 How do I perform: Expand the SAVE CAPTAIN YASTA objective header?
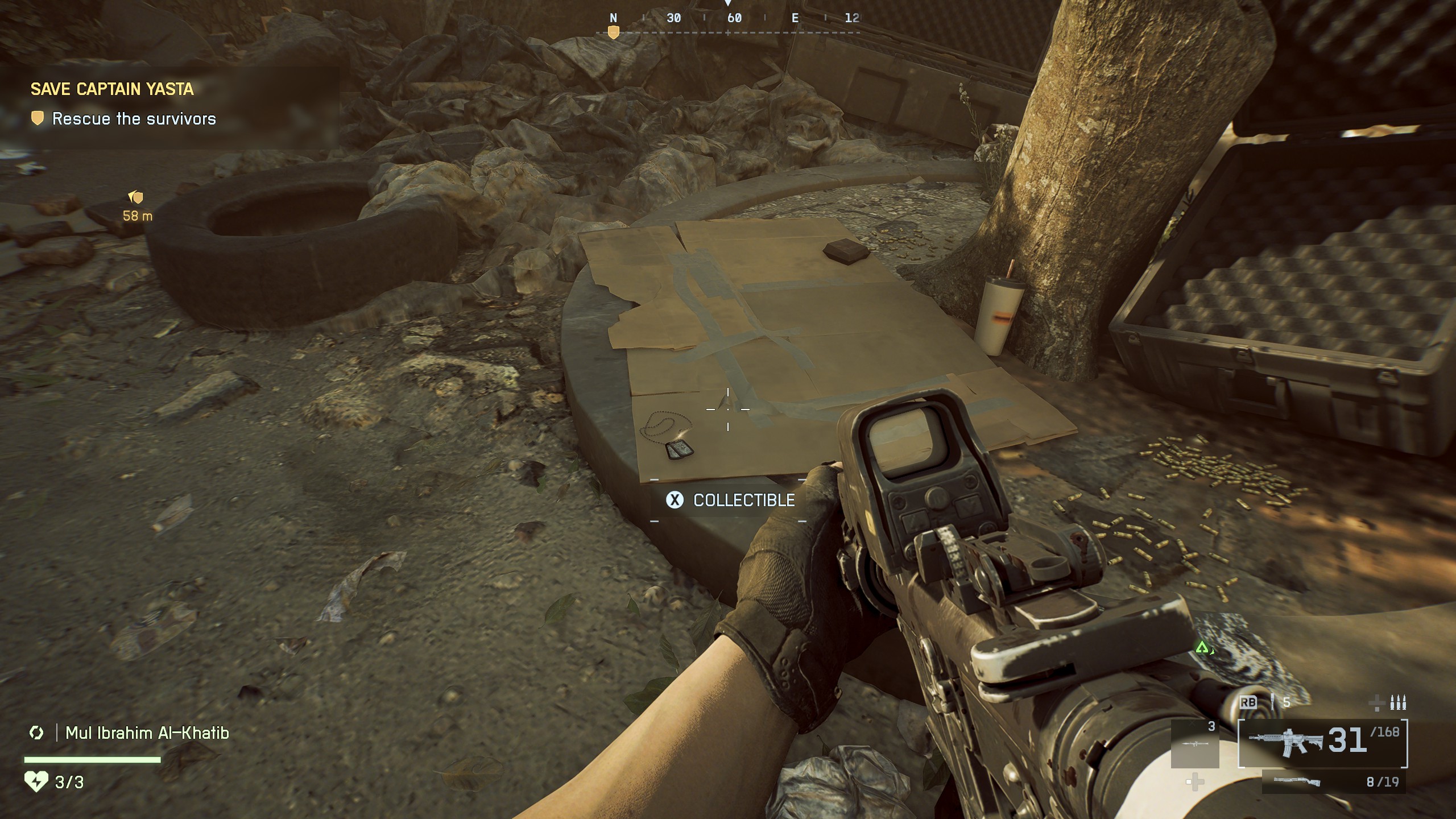pyautogui.click(x=113, y=89)
